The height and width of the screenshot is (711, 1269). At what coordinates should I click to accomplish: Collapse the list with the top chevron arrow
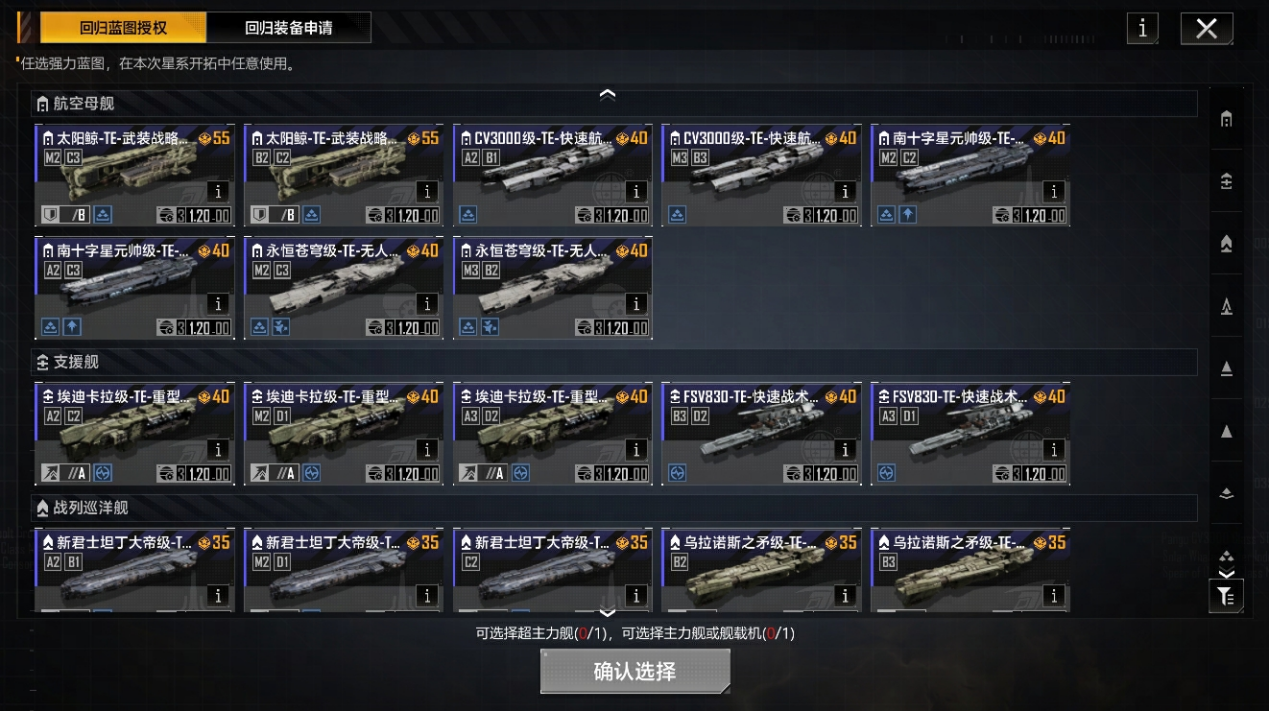click(x=607, y=94)
